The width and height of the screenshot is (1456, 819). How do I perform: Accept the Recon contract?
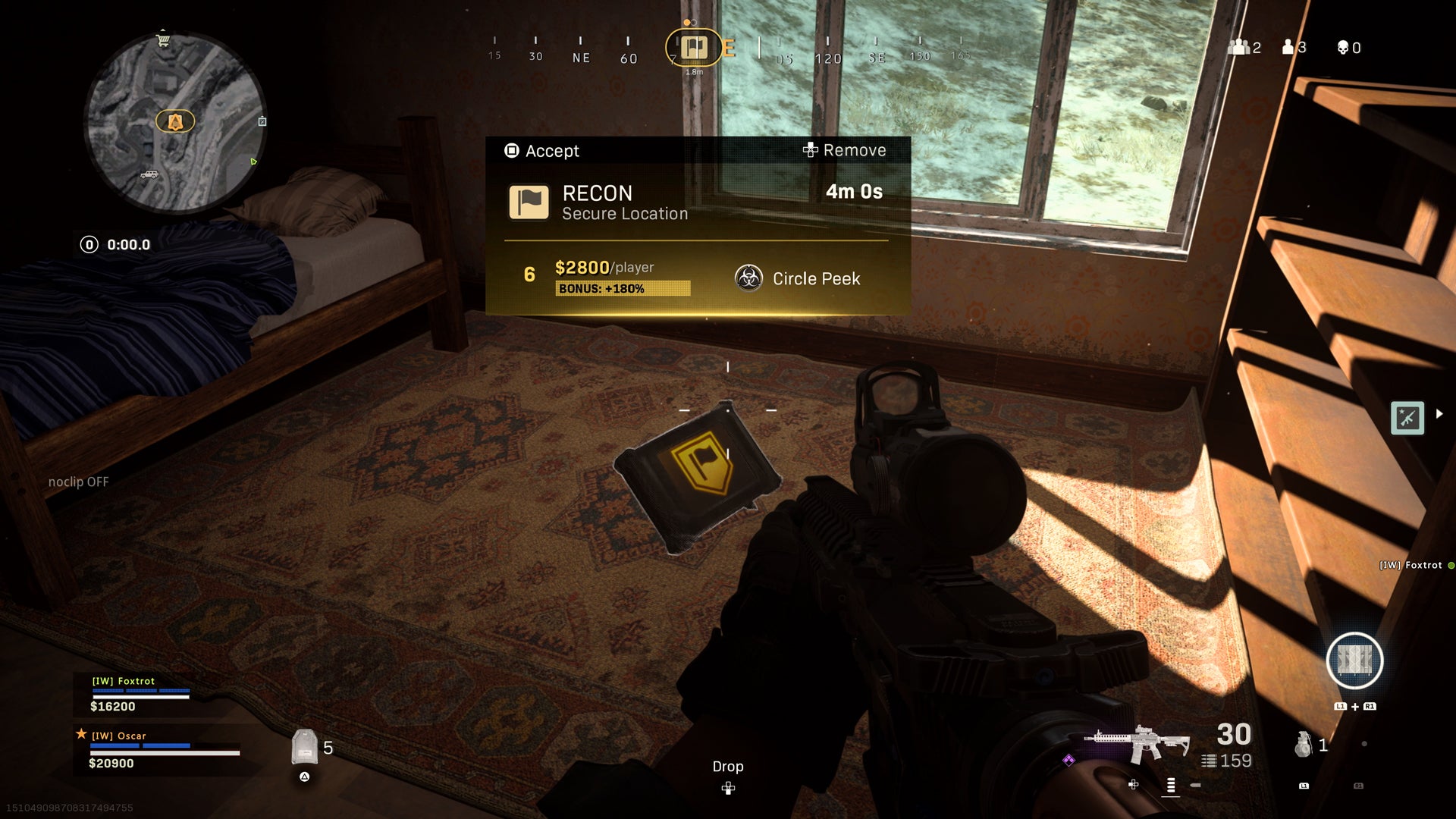tap(542, 151)
